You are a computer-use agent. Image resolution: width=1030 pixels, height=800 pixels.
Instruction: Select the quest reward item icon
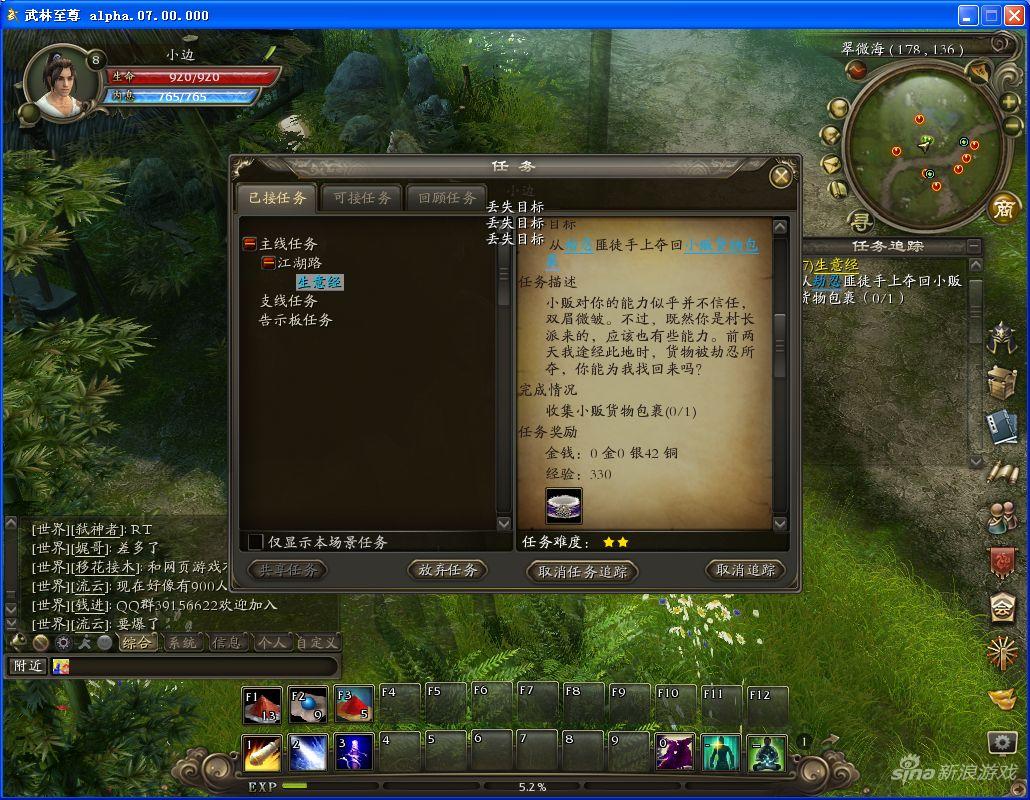point(564,505)
